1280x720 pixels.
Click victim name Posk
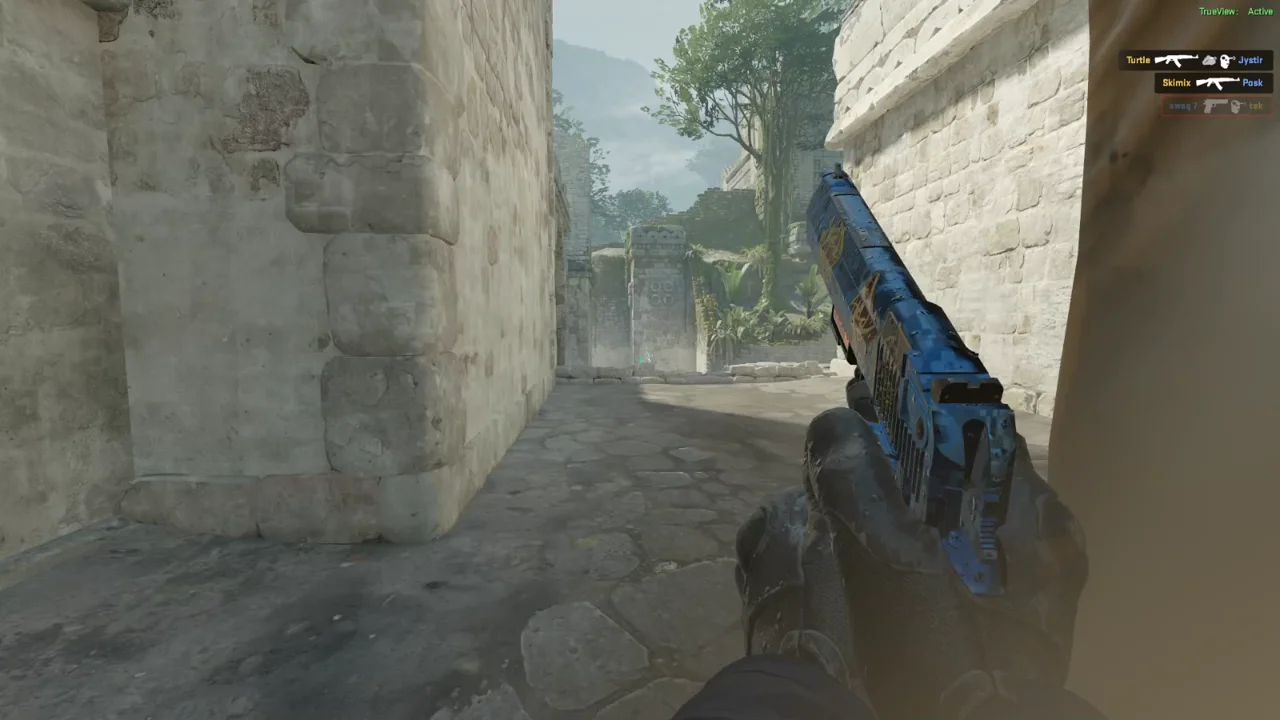tap(1252, 82)
